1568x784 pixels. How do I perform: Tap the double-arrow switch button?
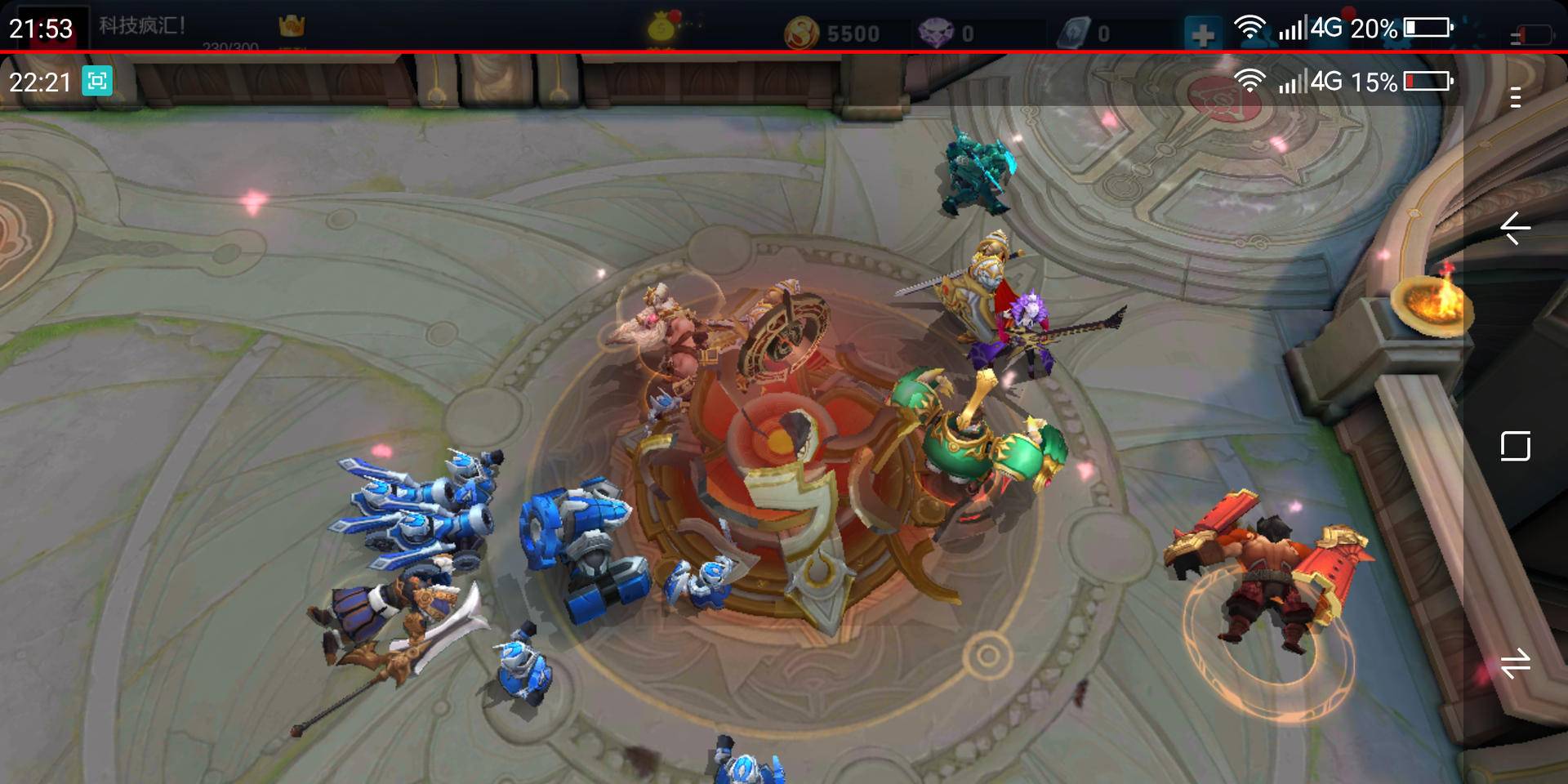[1516, 663]
